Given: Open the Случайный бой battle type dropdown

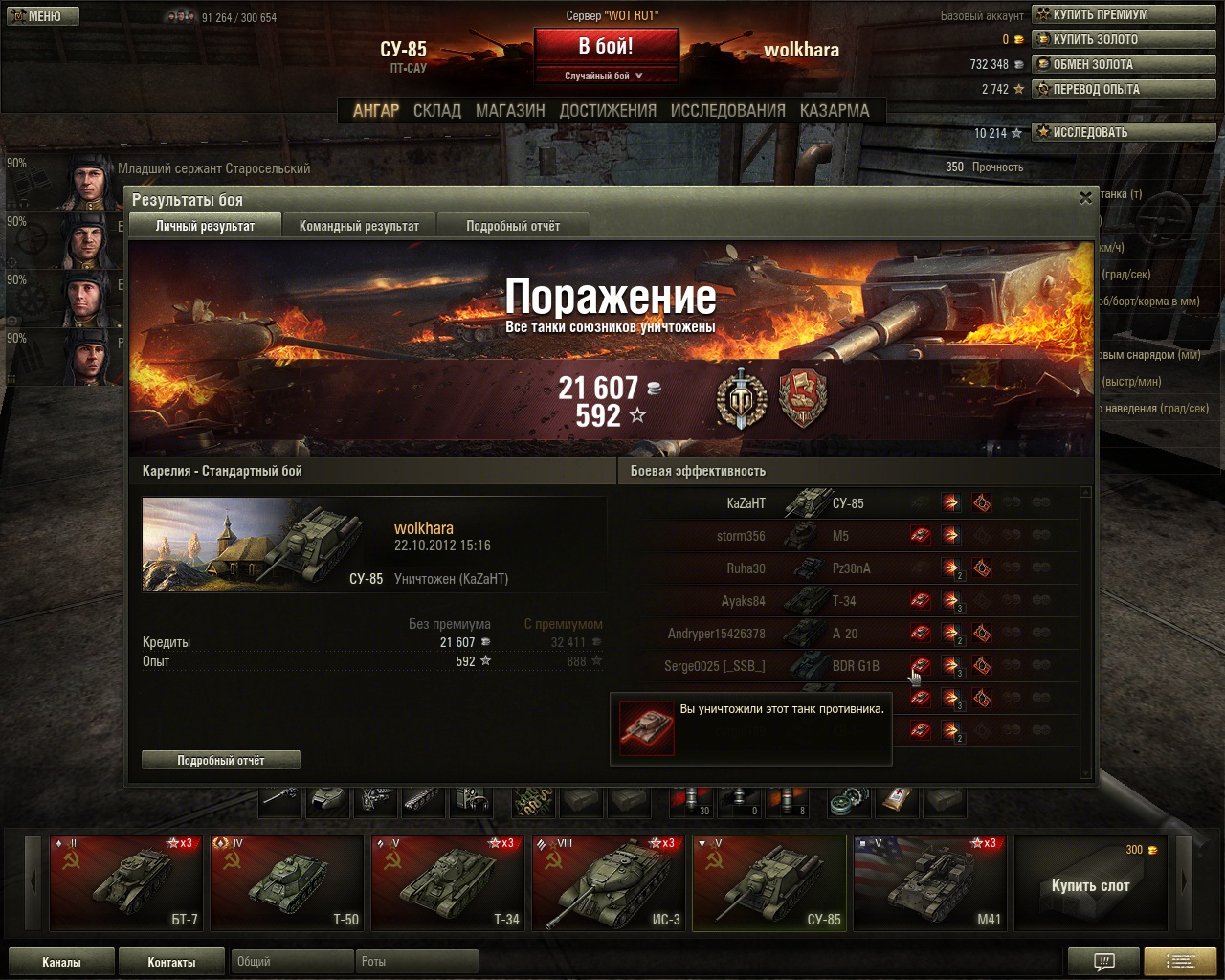Looking at the screenshot, I should click(x=605, y=76).
